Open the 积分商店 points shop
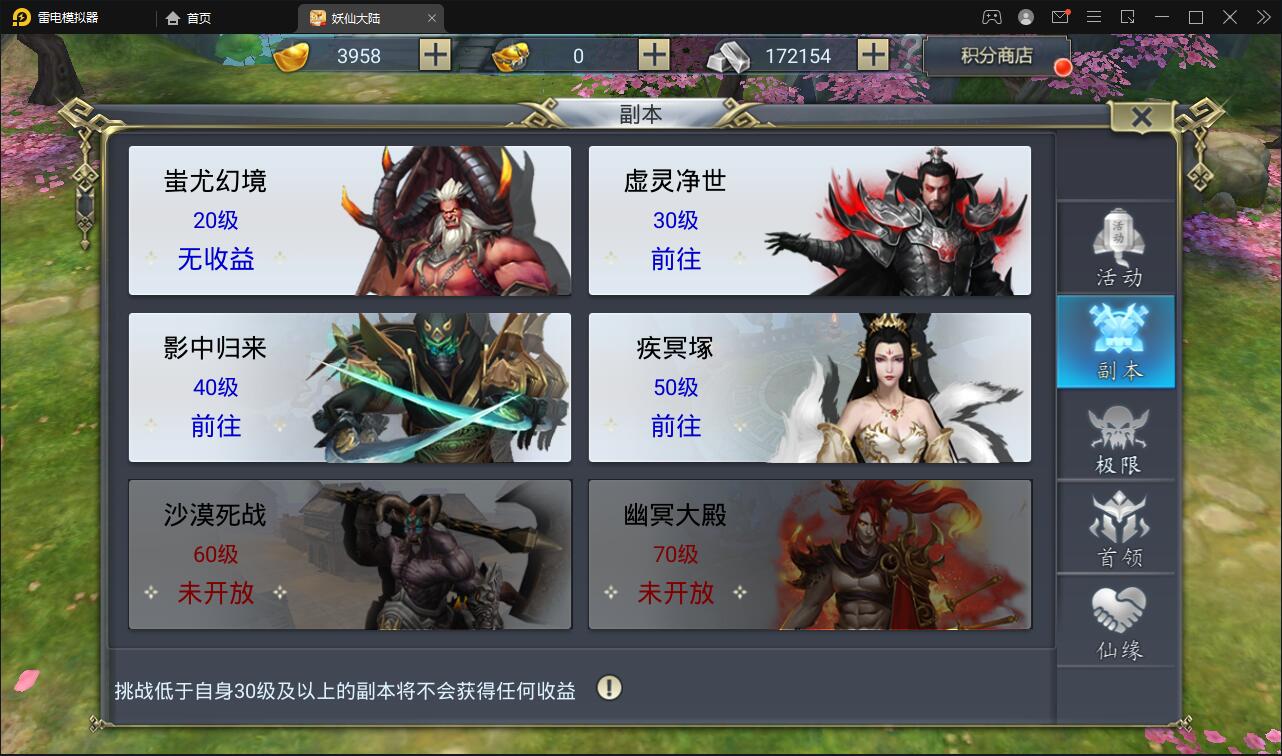The width and height of the screenshot is (1282, 756). (x=997, y=56)
